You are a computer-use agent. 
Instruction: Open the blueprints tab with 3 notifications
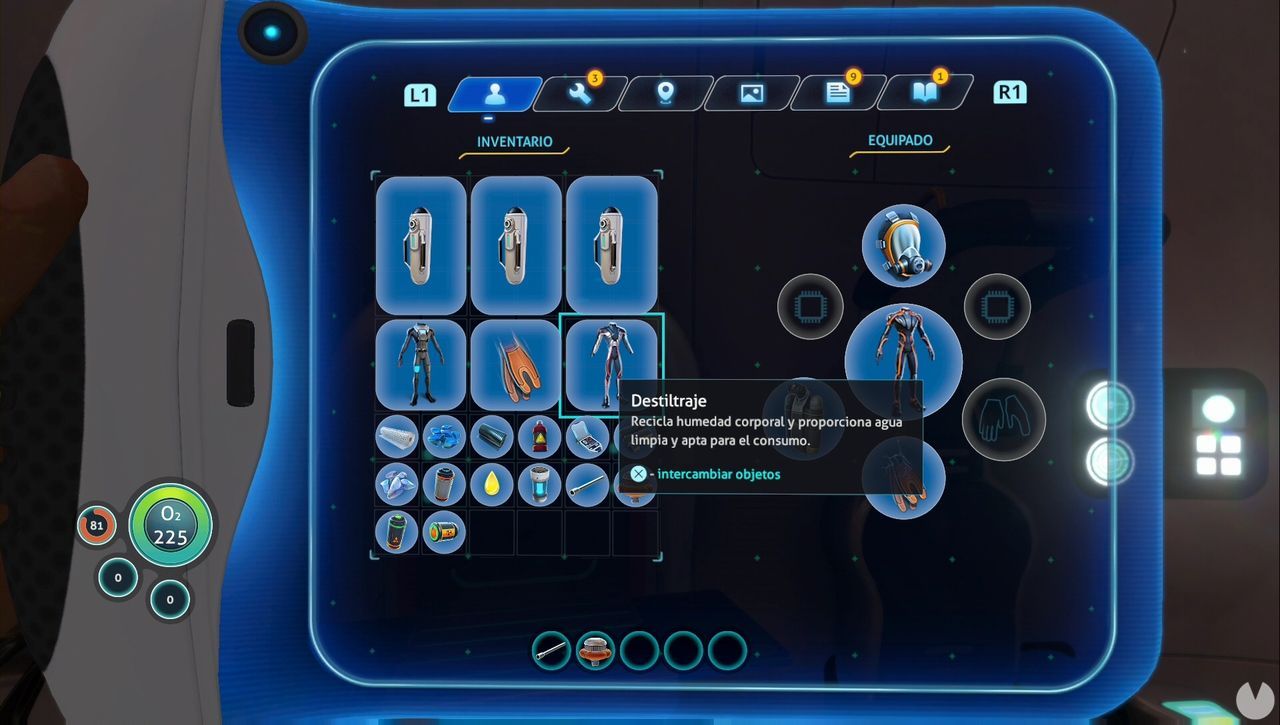(x=580, y=93)
